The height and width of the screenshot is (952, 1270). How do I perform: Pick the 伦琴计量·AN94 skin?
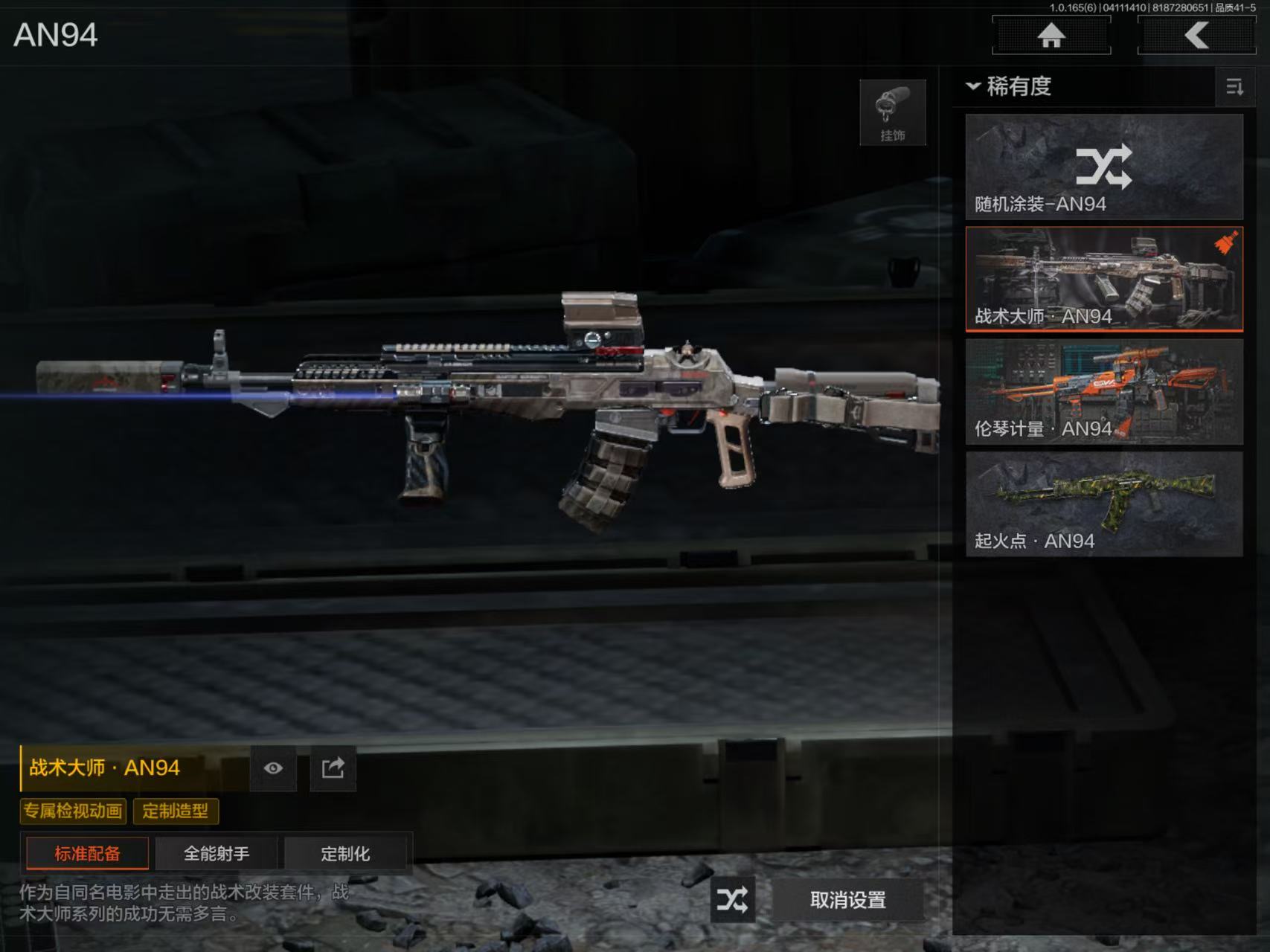click(x=1104, y=392)
